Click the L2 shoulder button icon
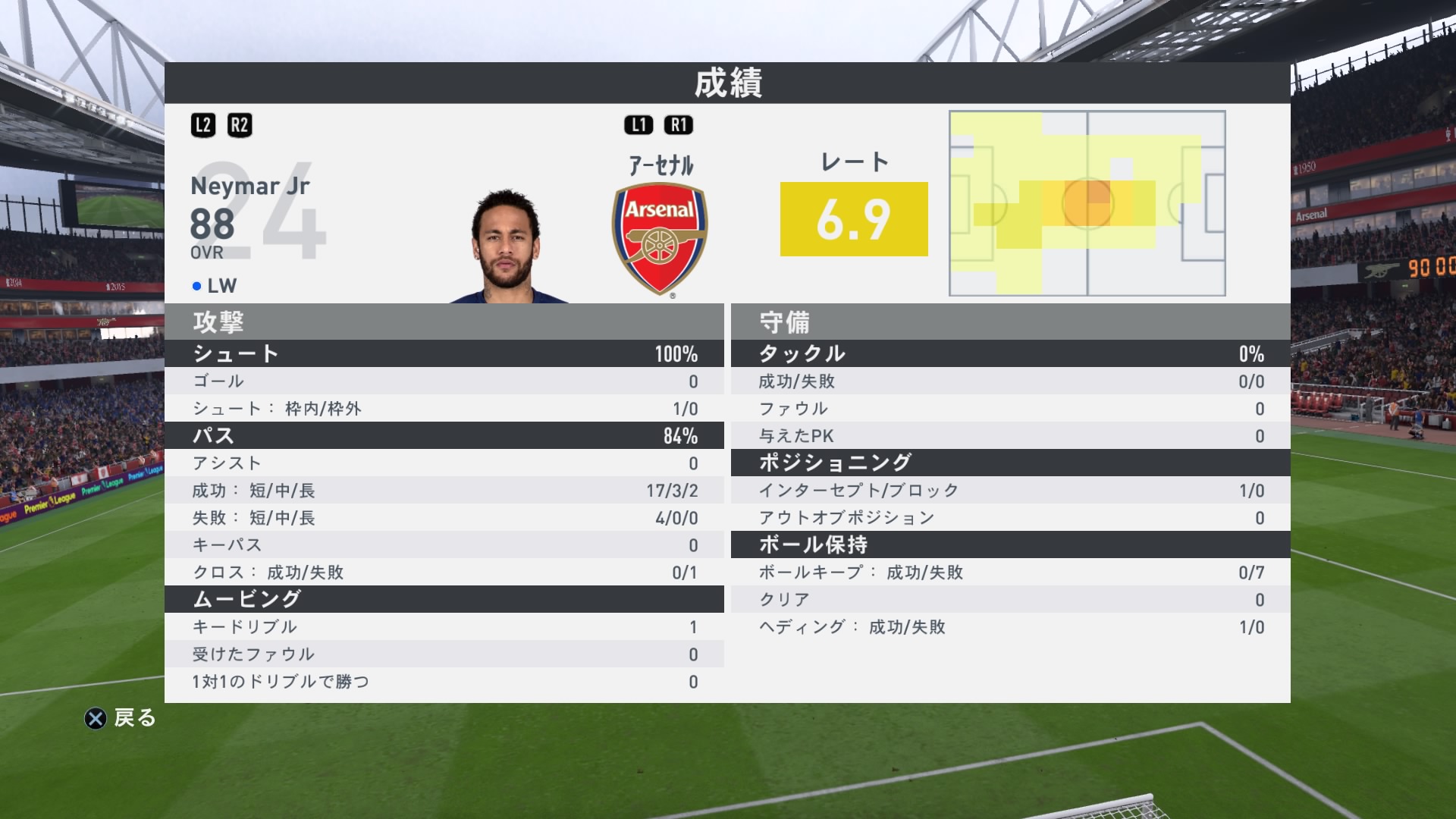Viewport: 1456px width, 819px height. (x=203, y=125)
